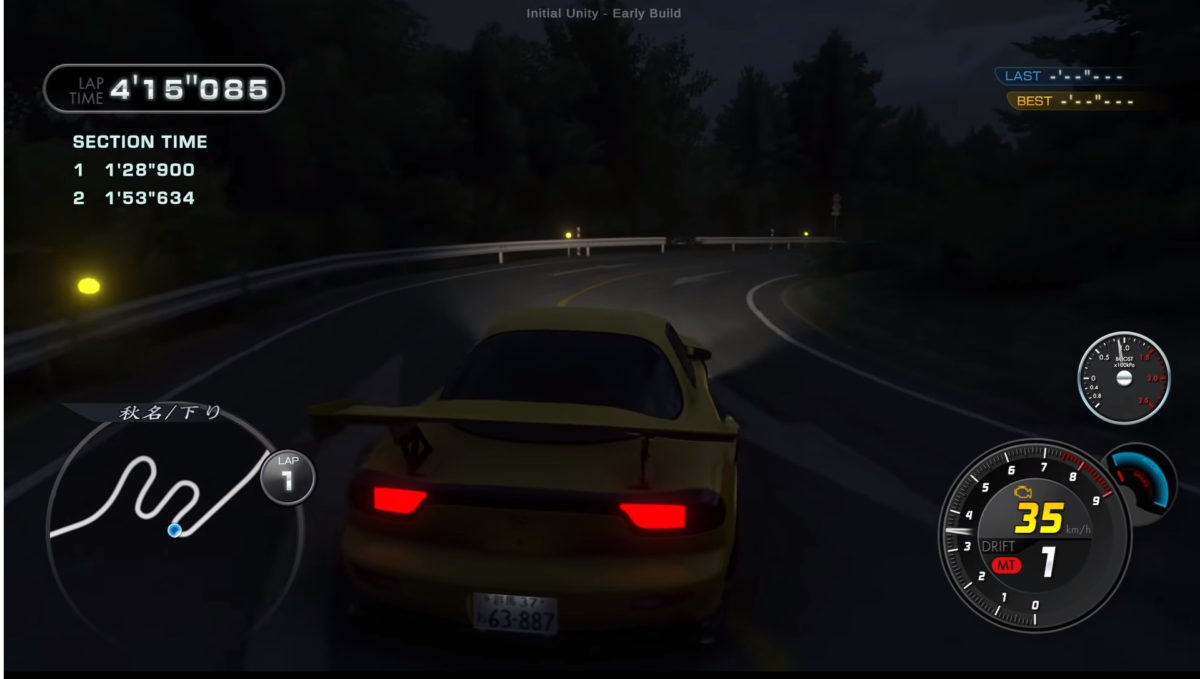
Task: Toggle the red MT transmission badge
Action: click(1004, 565)
